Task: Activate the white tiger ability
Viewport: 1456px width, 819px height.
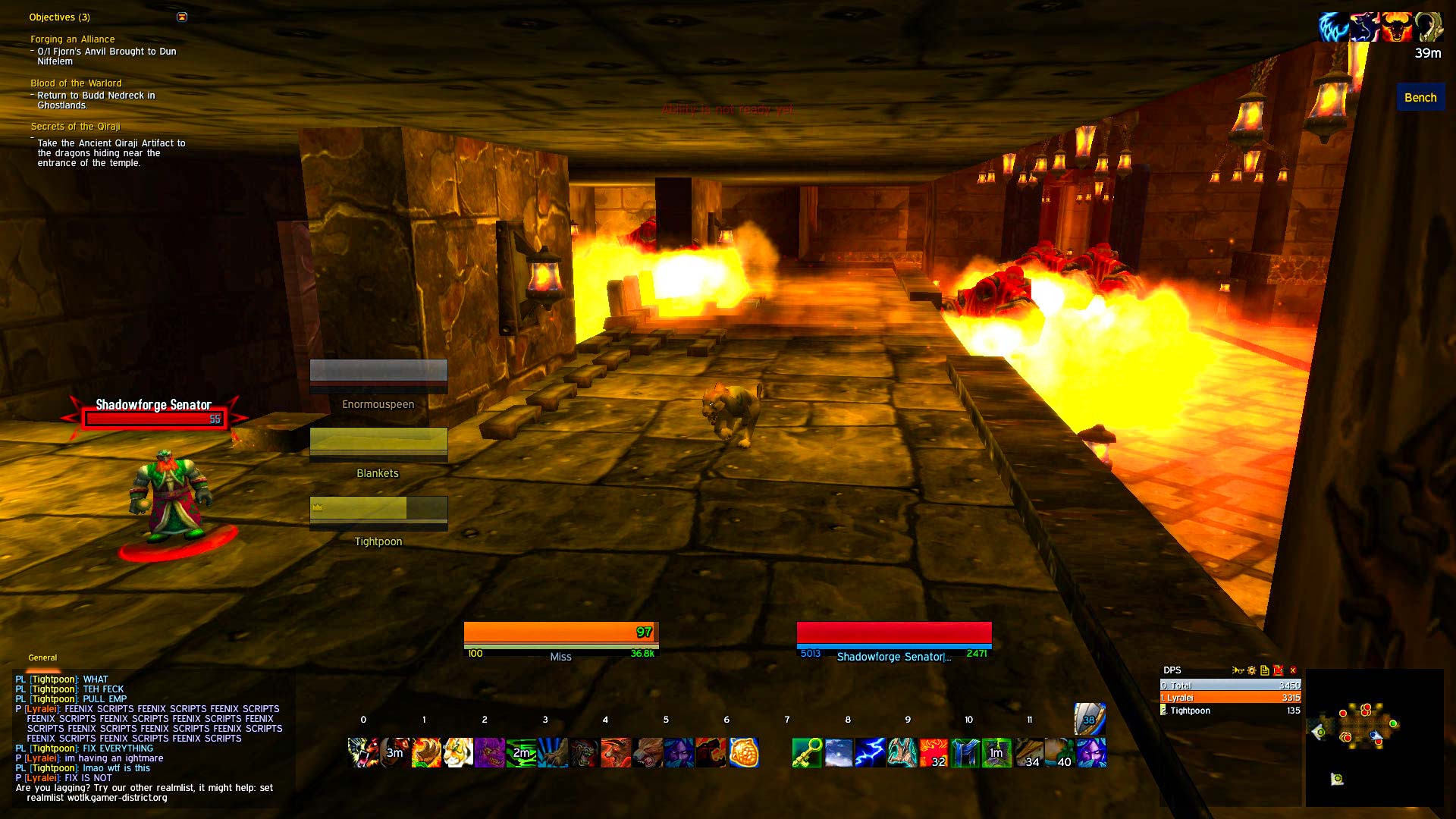Action: point(458,752)
